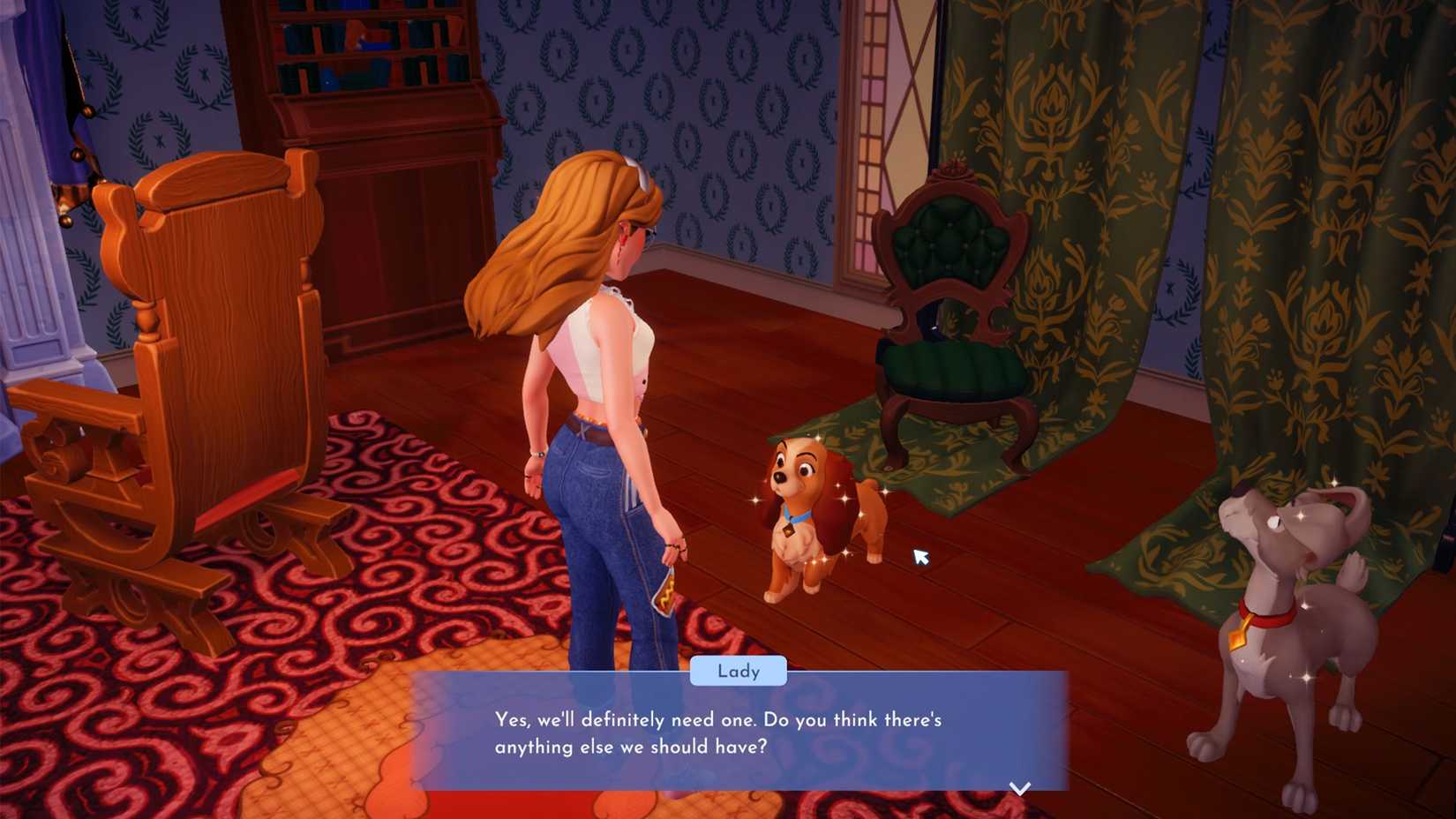Click the mouse cursor arrow on the floor

point(920,556)
